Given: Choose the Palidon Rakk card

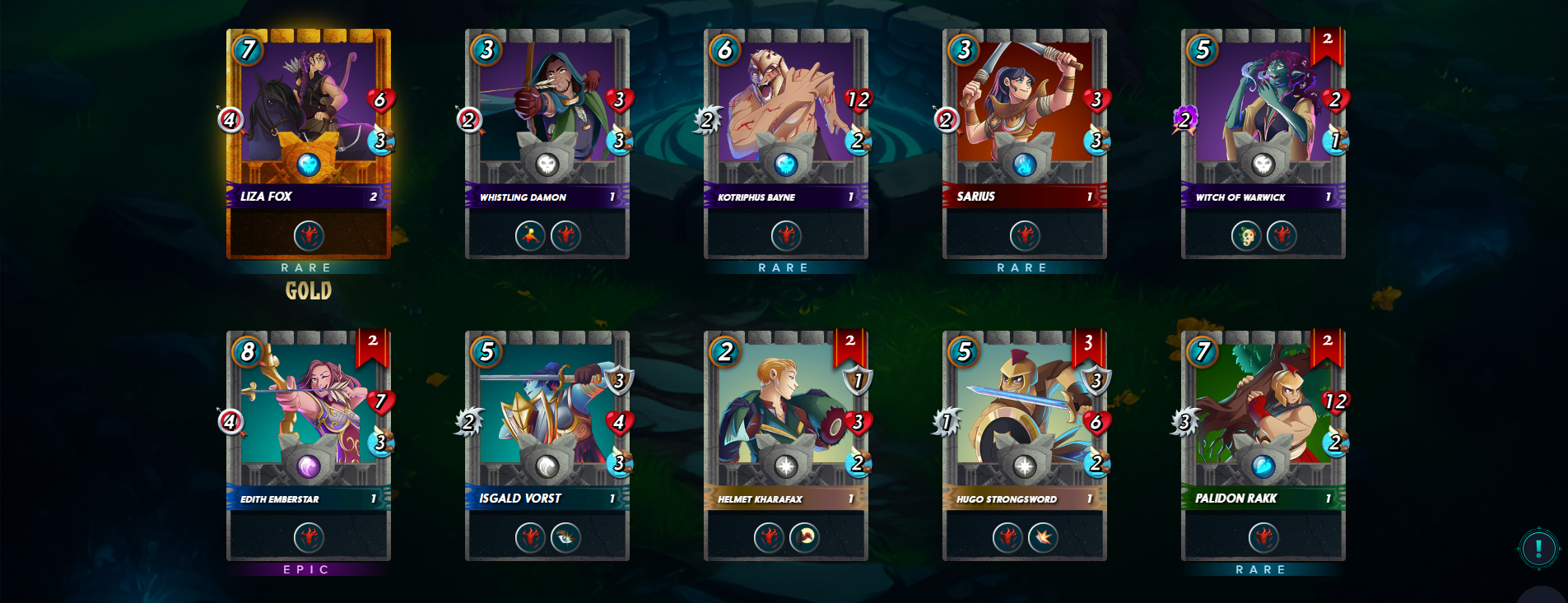Looking at the screenshot, I should click(1263, 446).
